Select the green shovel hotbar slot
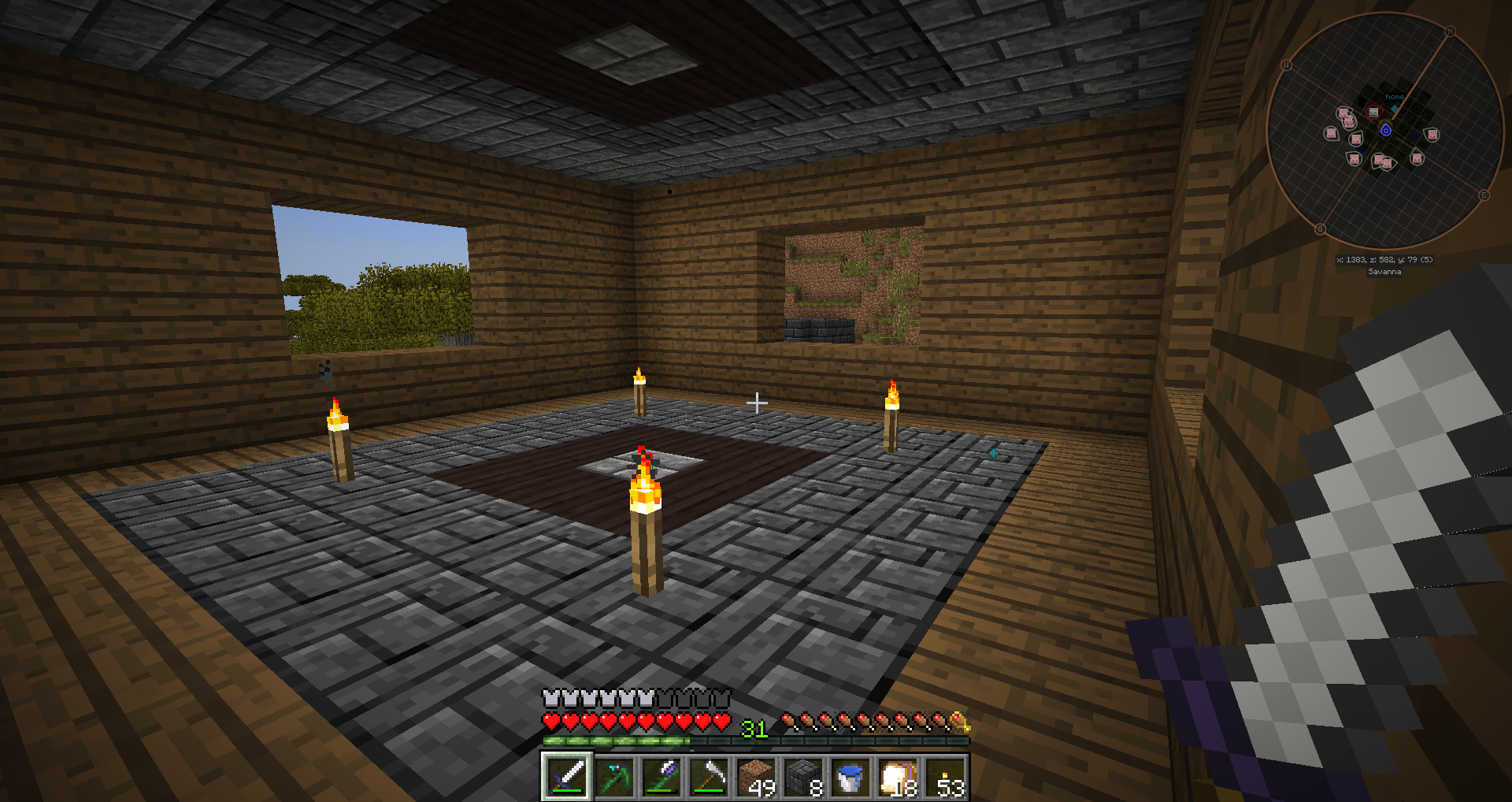Image resolution: width=1512 pixels, height=802 pixels. tap(661, 777)
